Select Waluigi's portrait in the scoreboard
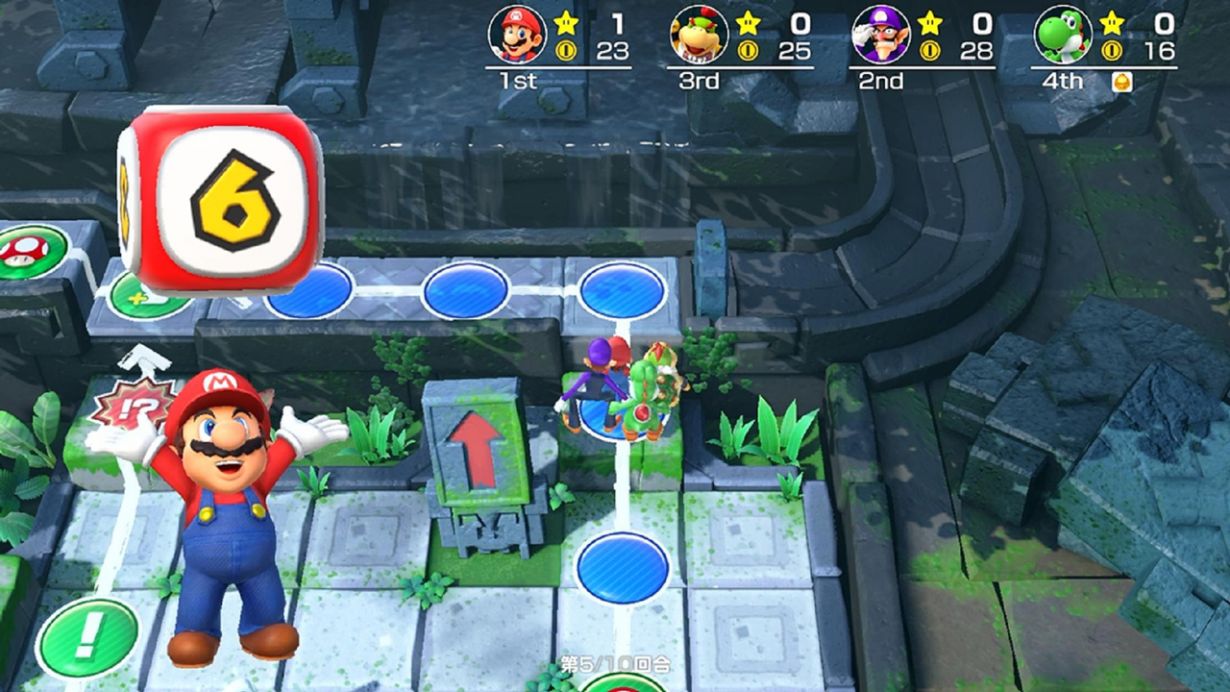Image resolution: width=1230 pixels, height=692 pixels. click(881, 35)
